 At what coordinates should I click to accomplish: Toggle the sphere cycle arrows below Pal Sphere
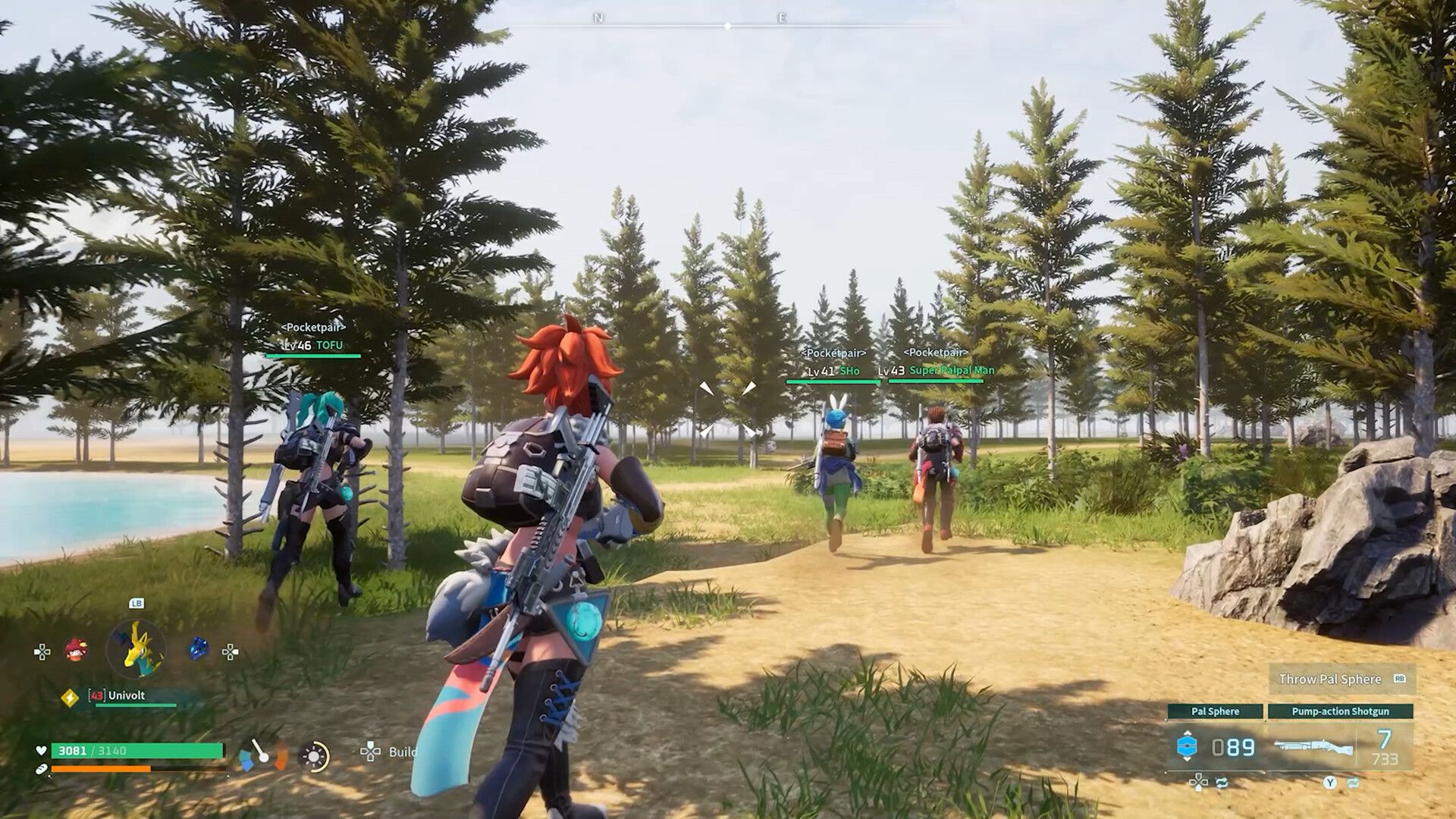click(1222, 783)
